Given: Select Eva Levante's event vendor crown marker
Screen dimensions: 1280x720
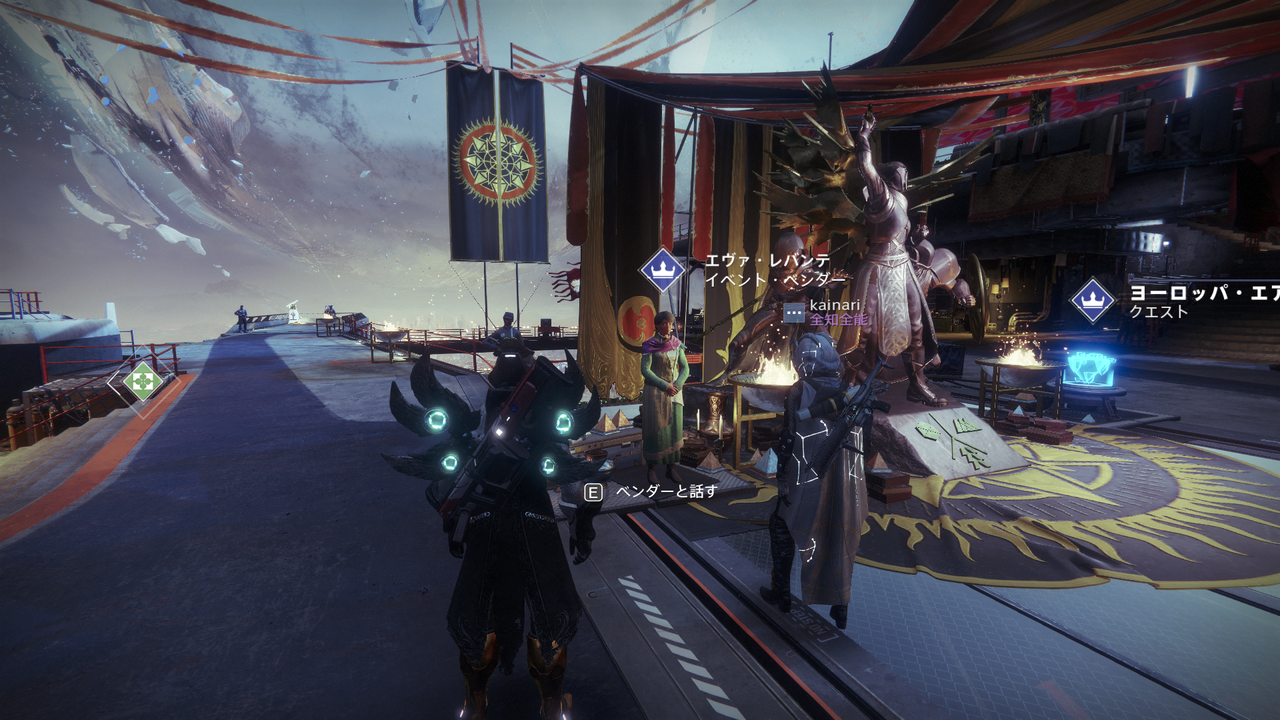Looking at the screenshot, I should tap(662, 270).
